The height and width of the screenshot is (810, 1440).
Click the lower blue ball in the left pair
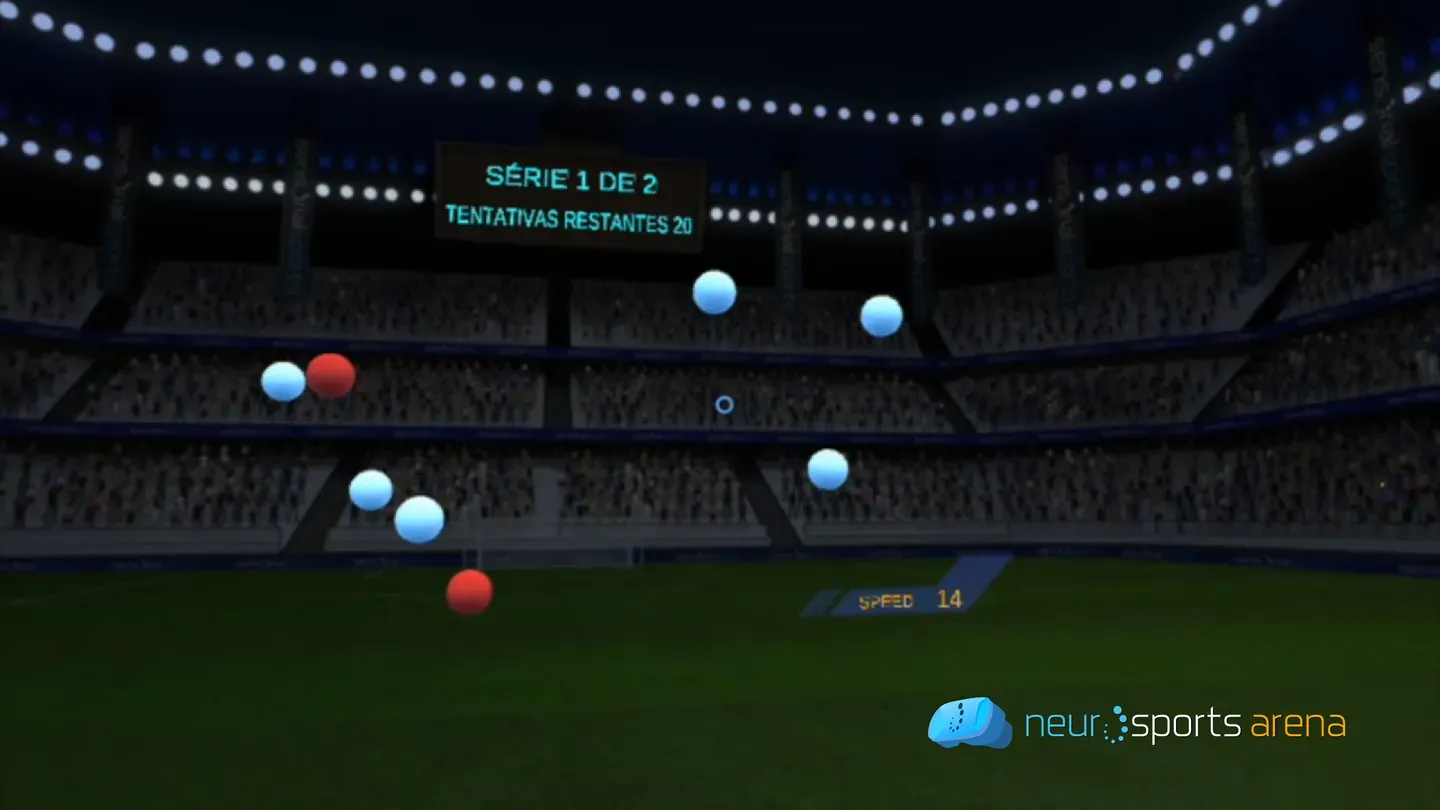418,519
